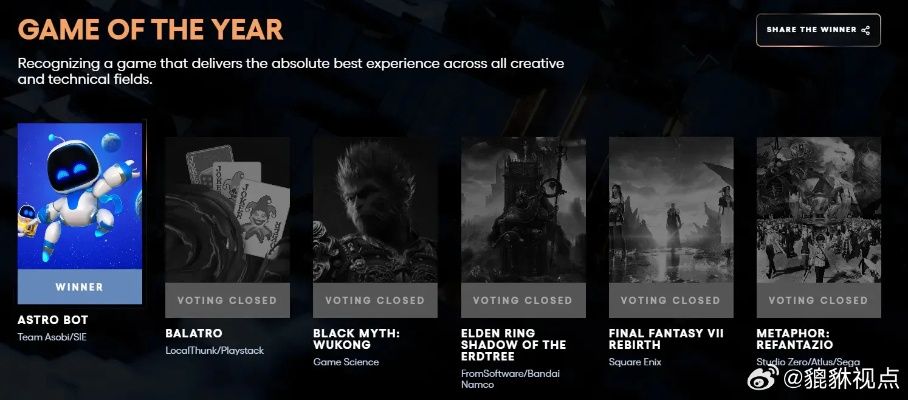Open the Balatro title text
The image size is (908, 400).
[193, 333]
